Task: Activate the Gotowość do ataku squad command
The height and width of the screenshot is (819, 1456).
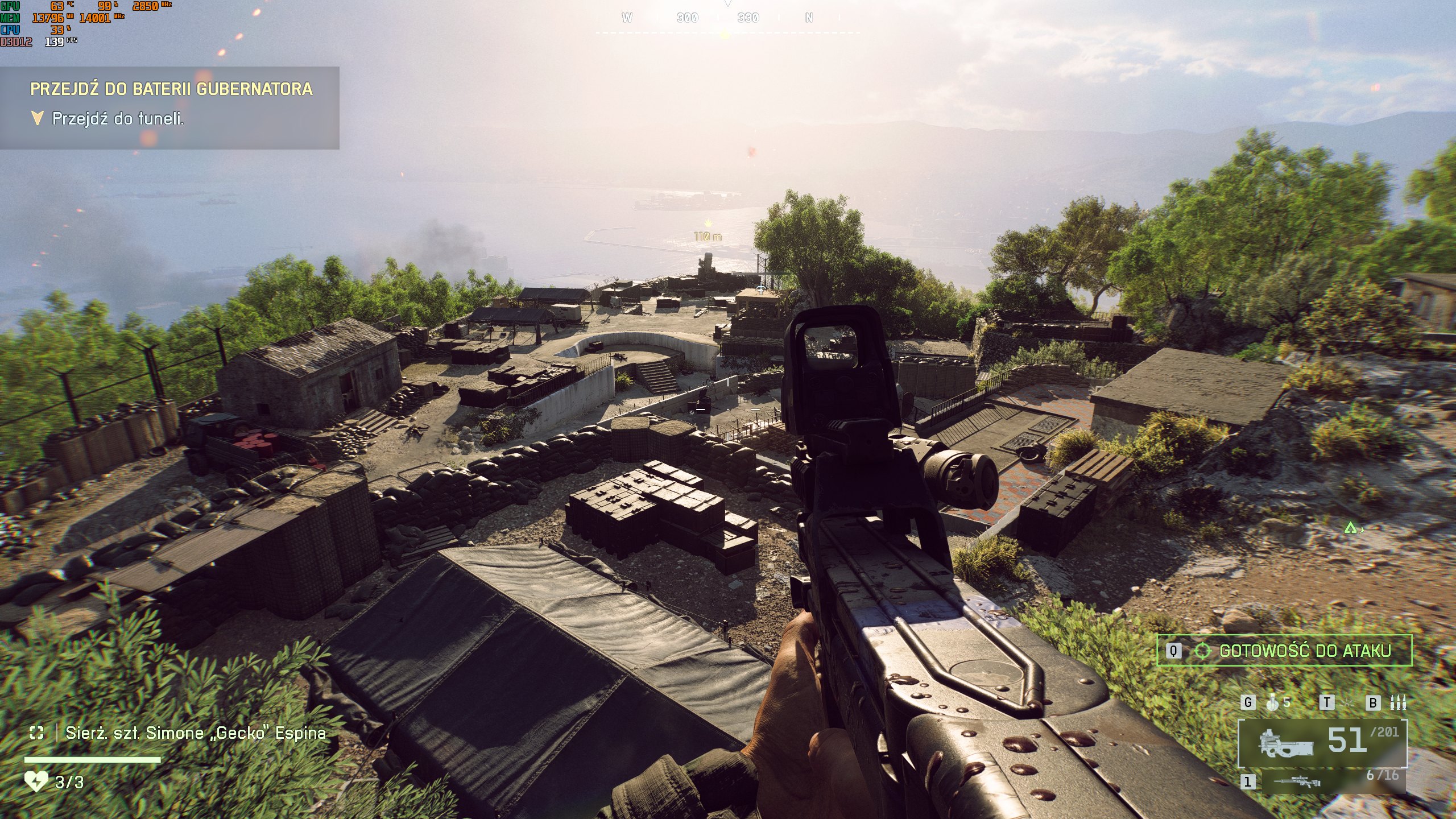Action: tap(1284, 651)
